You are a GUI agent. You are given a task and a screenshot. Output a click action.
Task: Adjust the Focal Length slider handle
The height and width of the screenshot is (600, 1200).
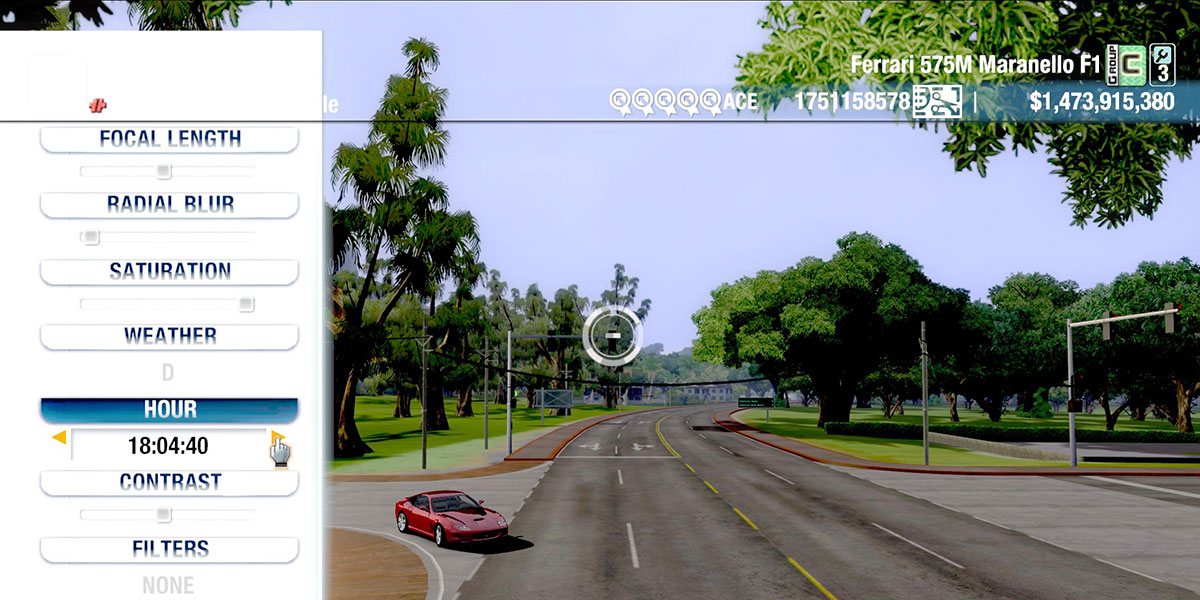[x=164, y=171]
